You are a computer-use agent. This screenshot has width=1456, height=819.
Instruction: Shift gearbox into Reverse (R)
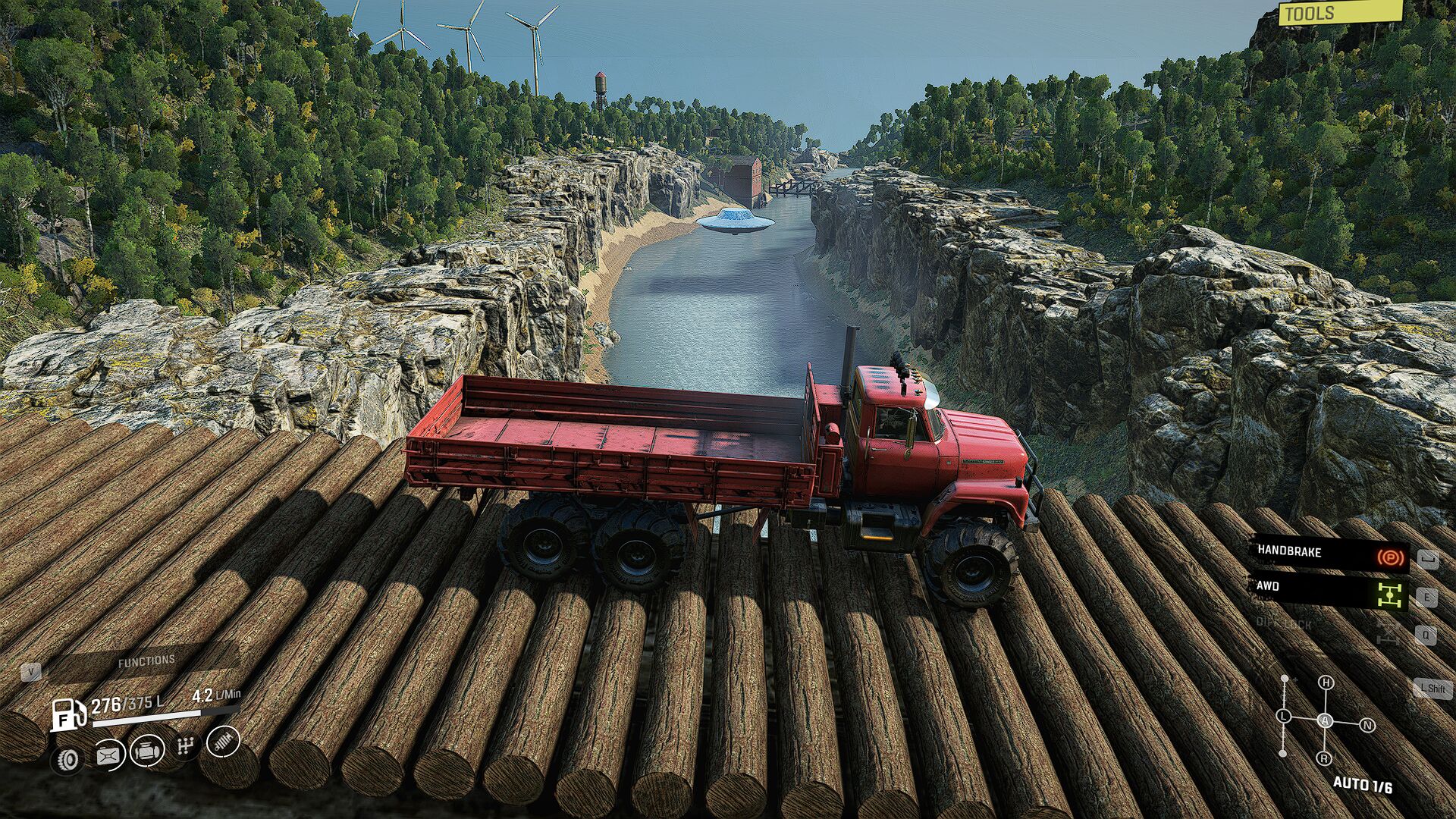[x=1324, y=758]
